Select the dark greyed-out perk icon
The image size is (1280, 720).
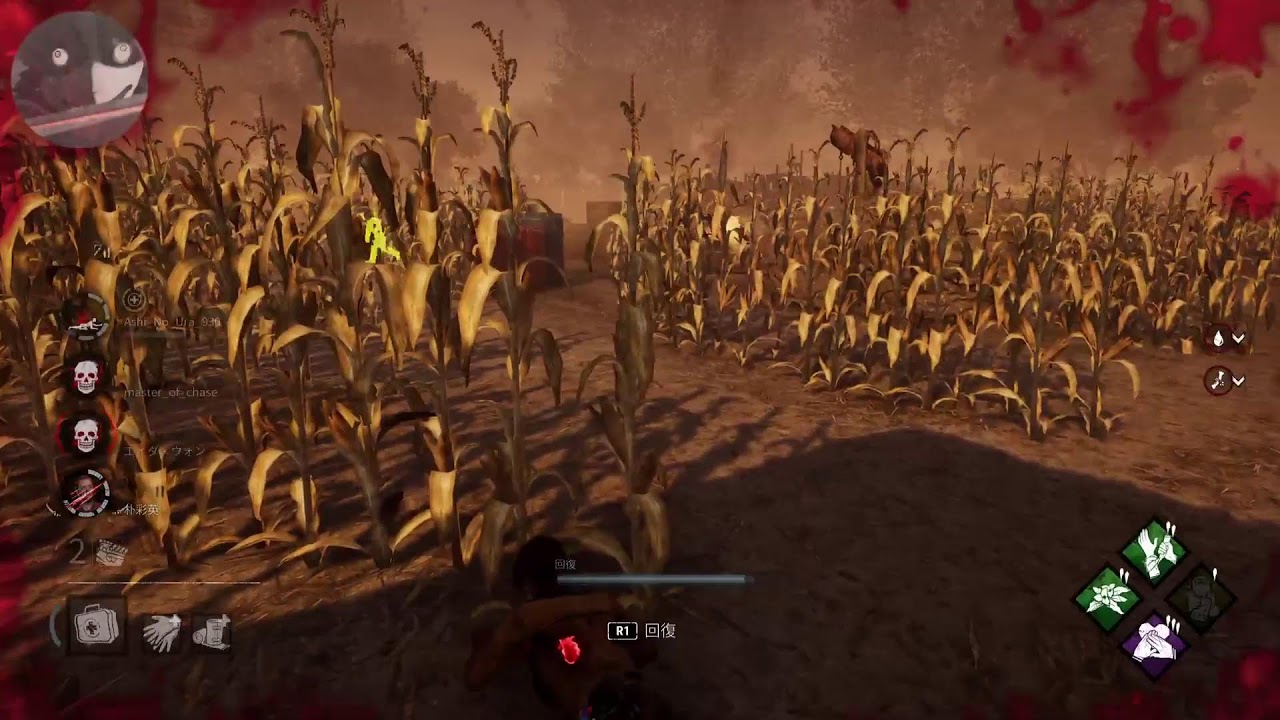pos(1201,598)
